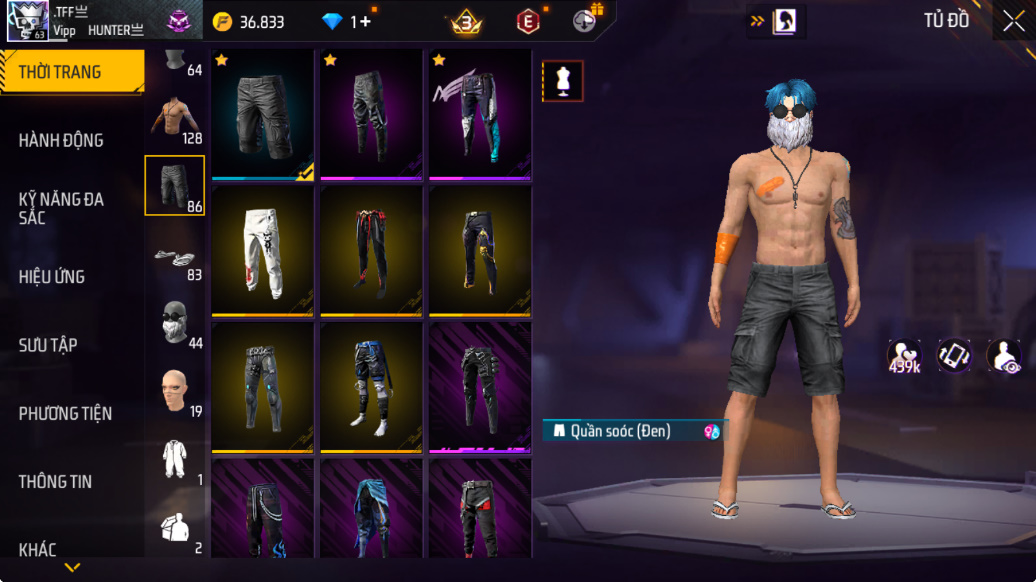Open the full outfit set category
Image resolution: width=1036 pixels, height=582 pixels.
tap(175, 460)
